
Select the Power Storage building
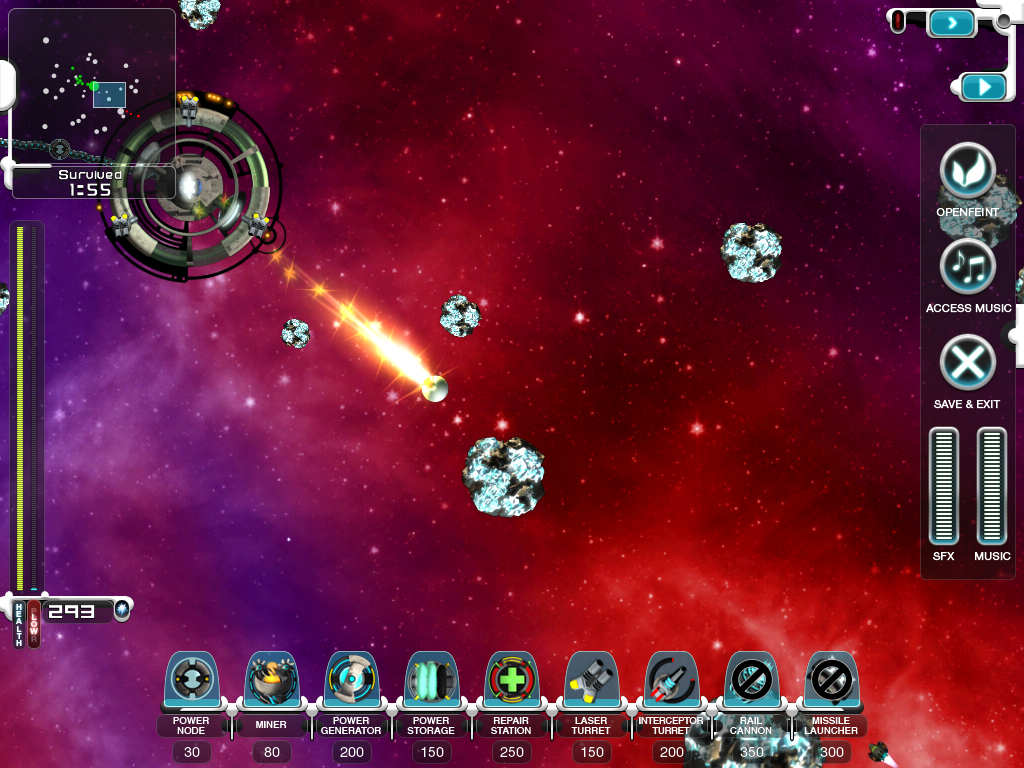[x=431, y=682]
